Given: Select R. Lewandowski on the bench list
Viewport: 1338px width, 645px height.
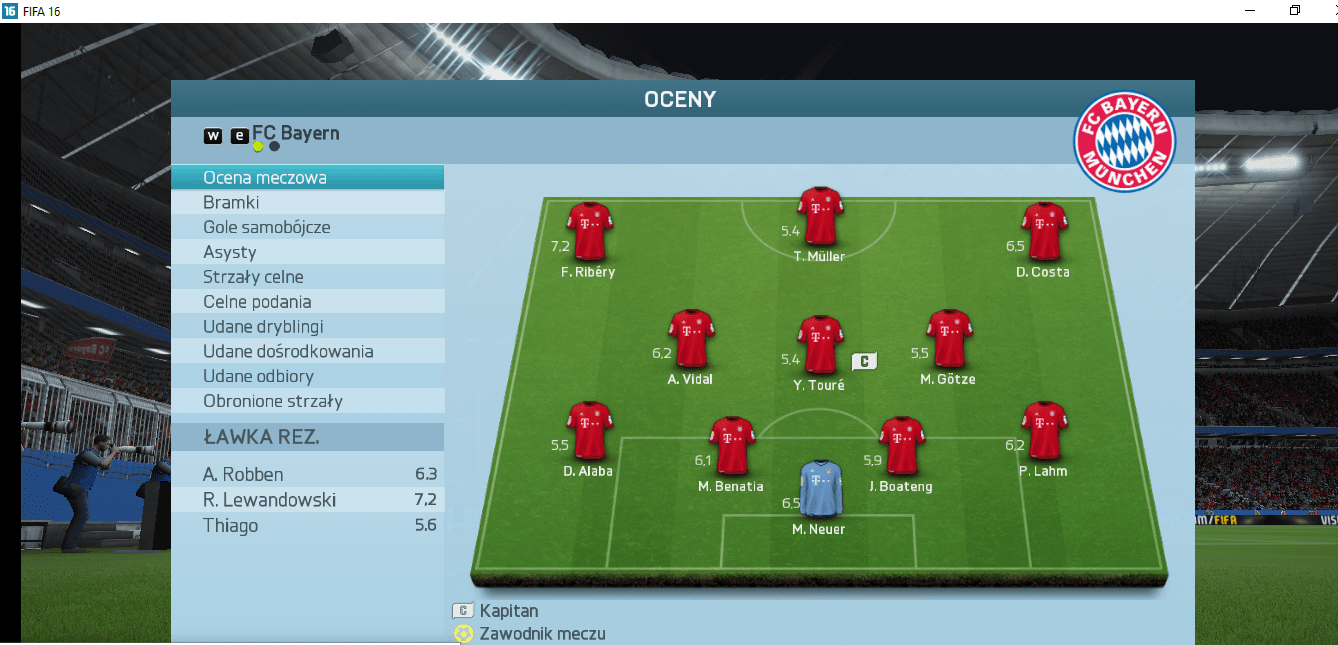Looking at the screenshot, I should pos(307,500).
